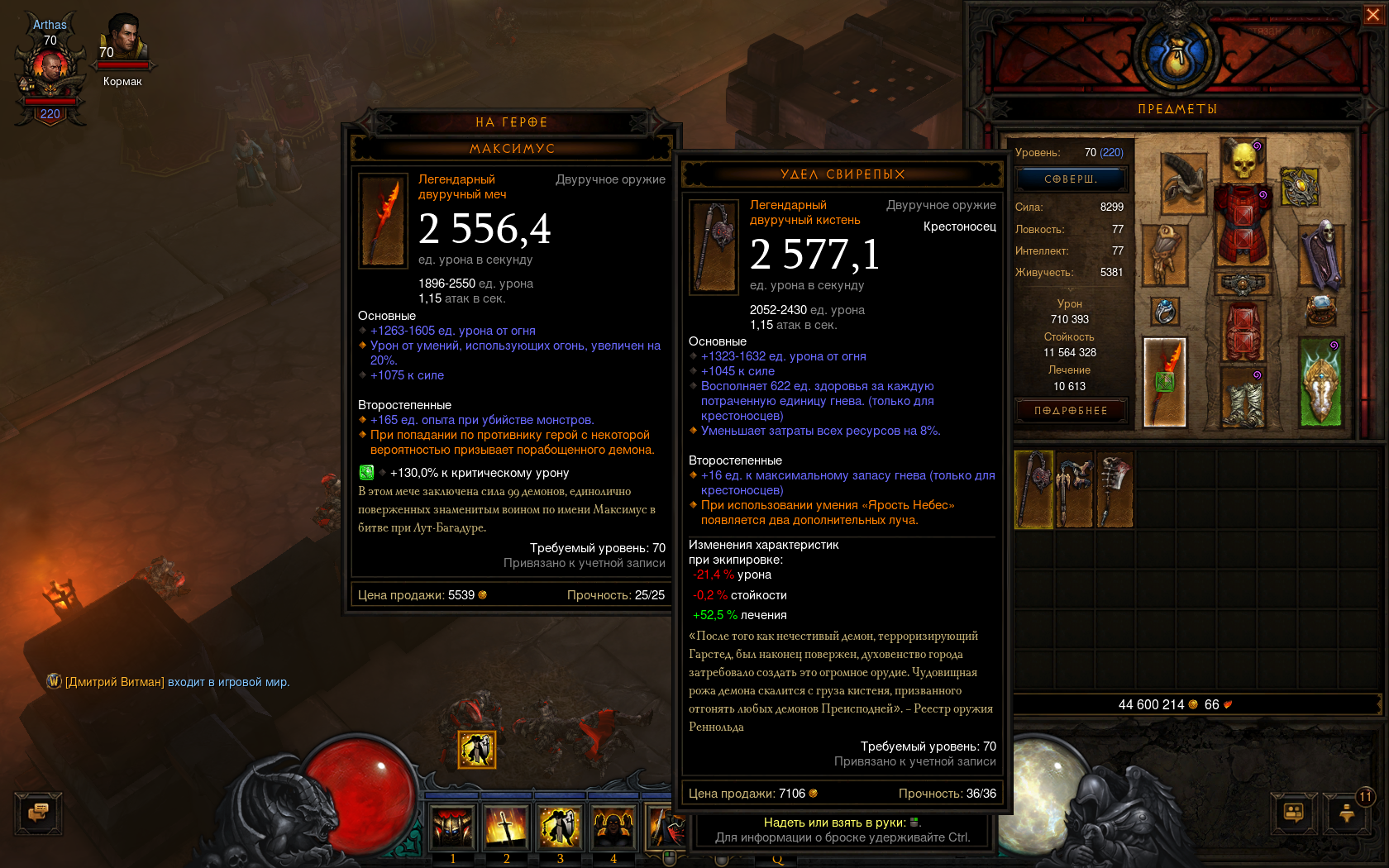1389x868 pixels.
Task: Show detailed stats with Подробнее
Action: pyautogui.click(x=1071, y=411)
